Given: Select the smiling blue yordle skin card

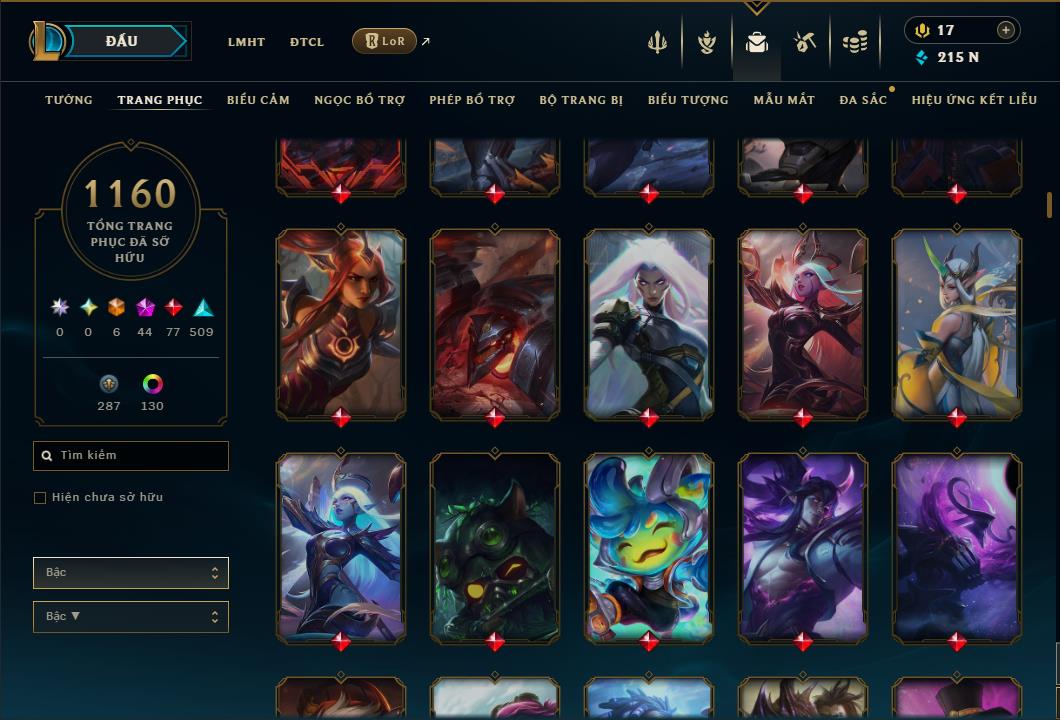Looking at the screenshot, I should (649, 547).
